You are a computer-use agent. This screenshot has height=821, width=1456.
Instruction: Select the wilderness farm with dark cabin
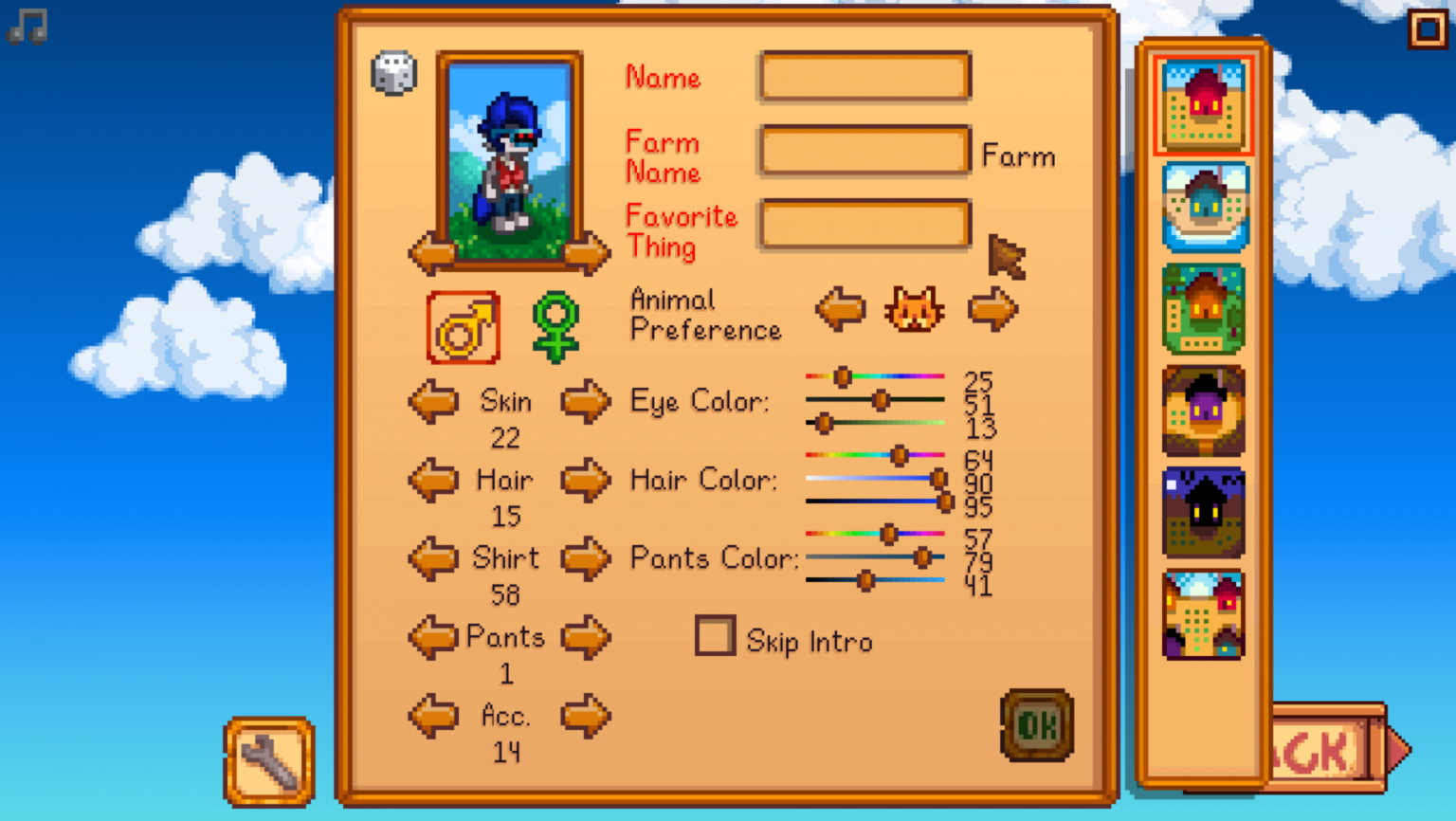(x=1202, y=512)
